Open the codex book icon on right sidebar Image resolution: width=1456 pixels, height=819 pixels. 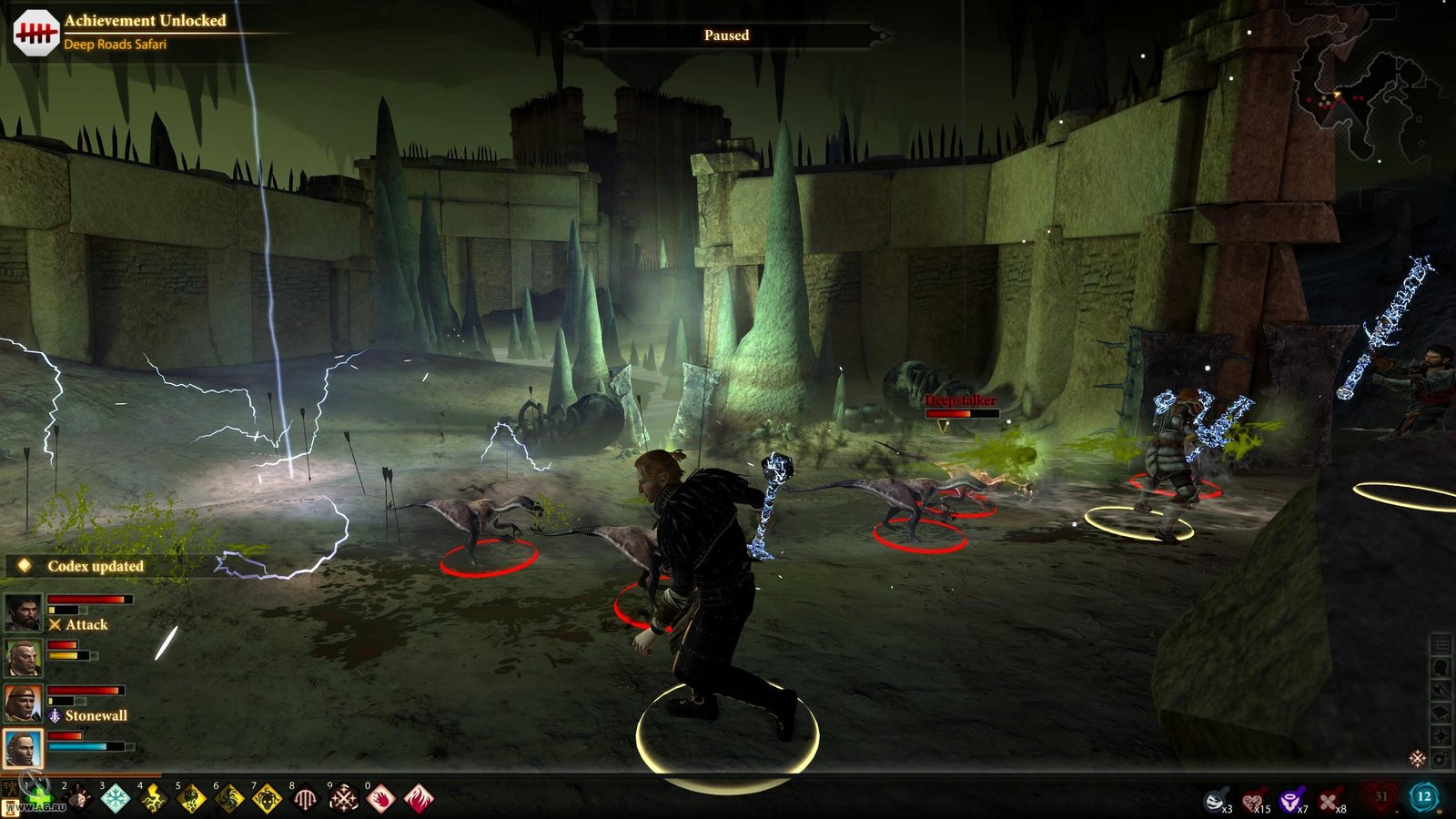coord(1440,713)
